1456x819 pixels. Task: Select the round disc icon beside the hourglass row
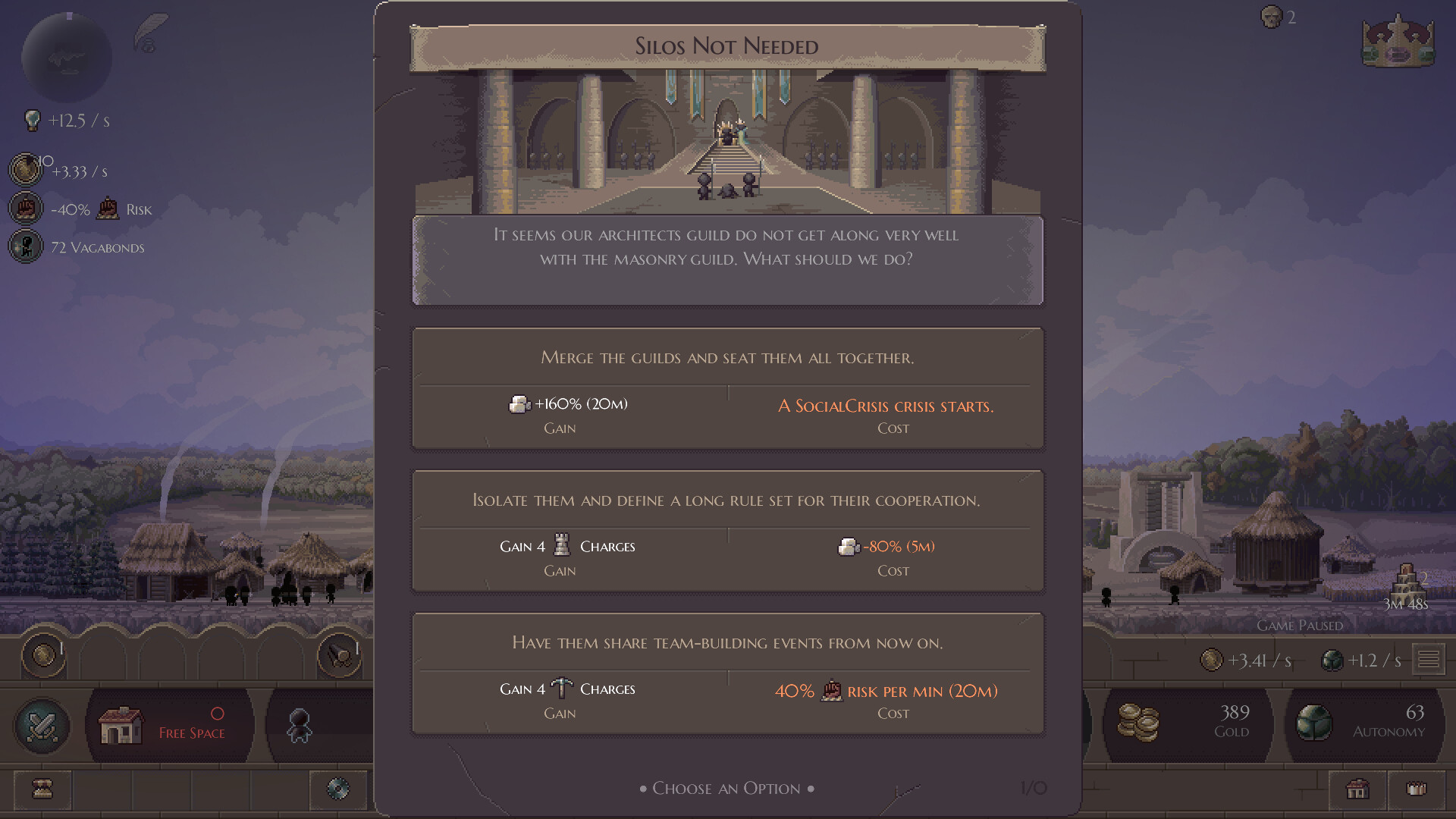click(x=338, y=790)
